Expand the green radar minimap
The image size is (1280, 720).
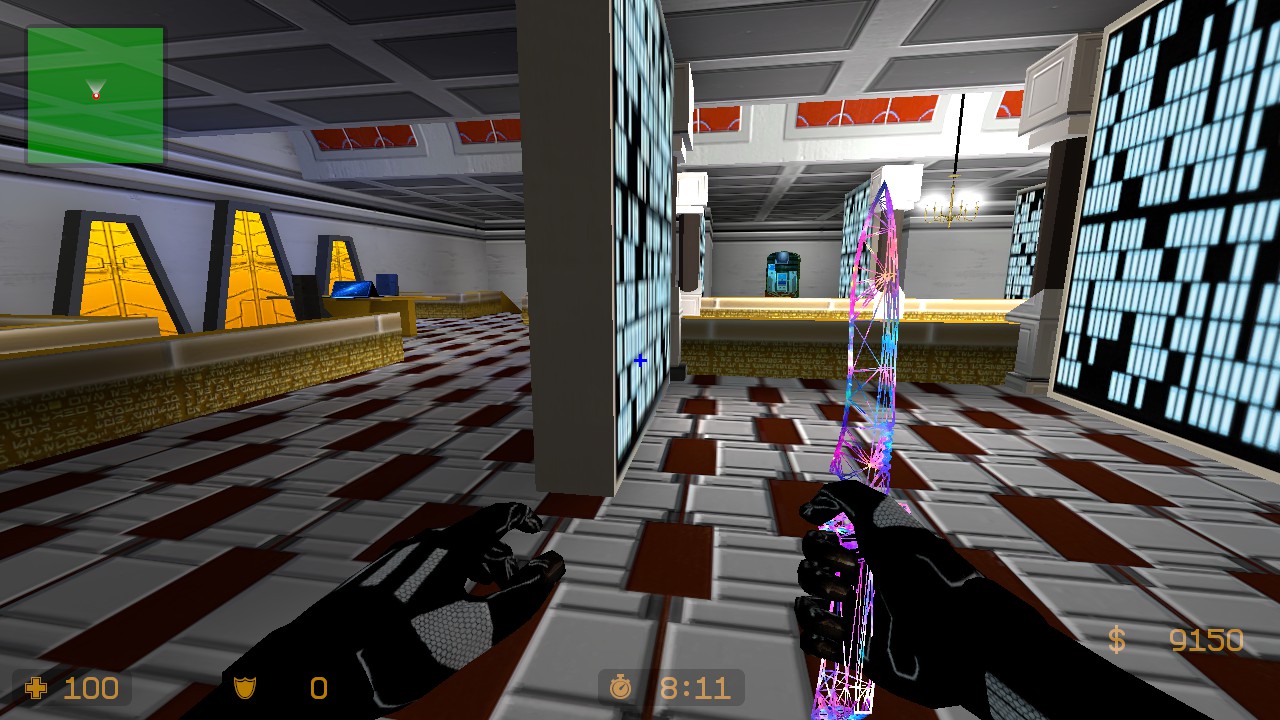(x=95, y=95)
